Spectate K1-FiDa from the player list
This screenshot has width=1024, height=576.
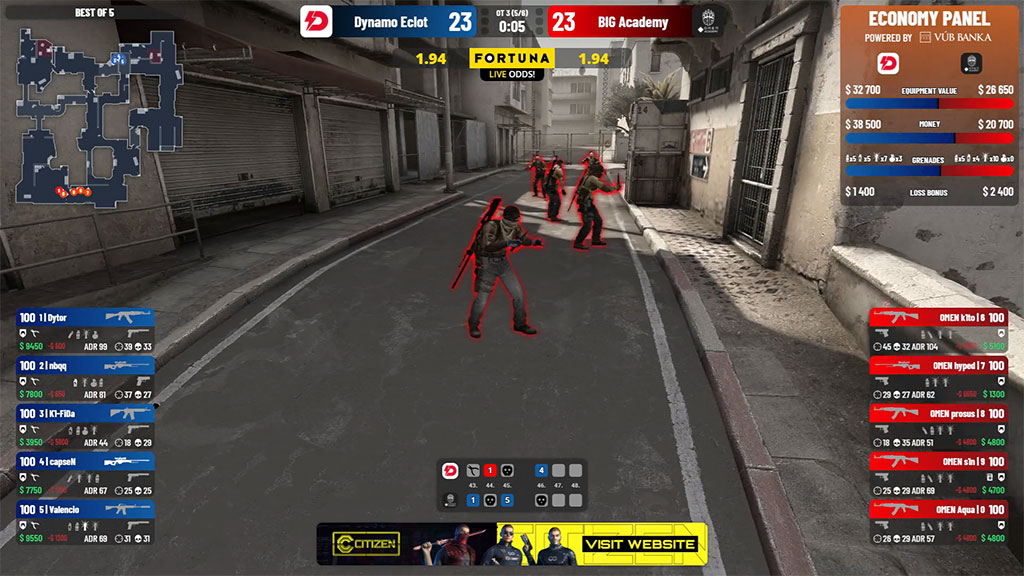(85, 427)
